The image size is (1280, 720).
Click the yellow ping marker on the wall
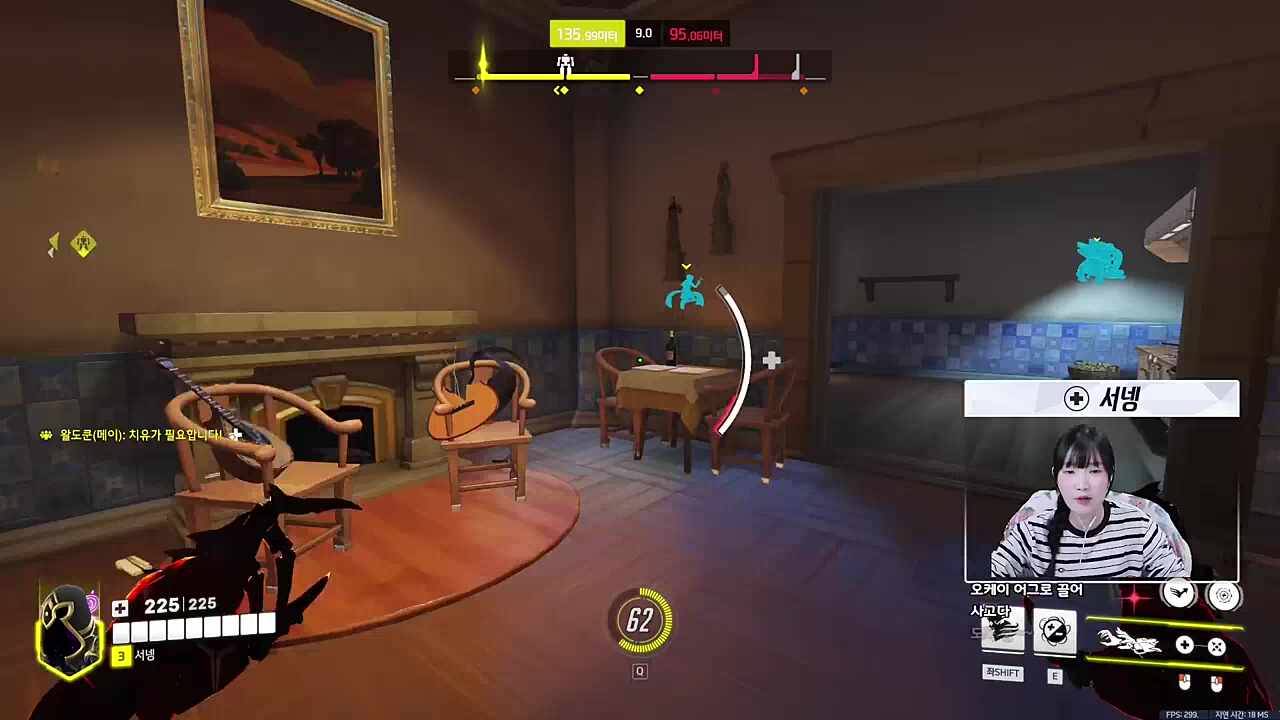click(84, 245)
